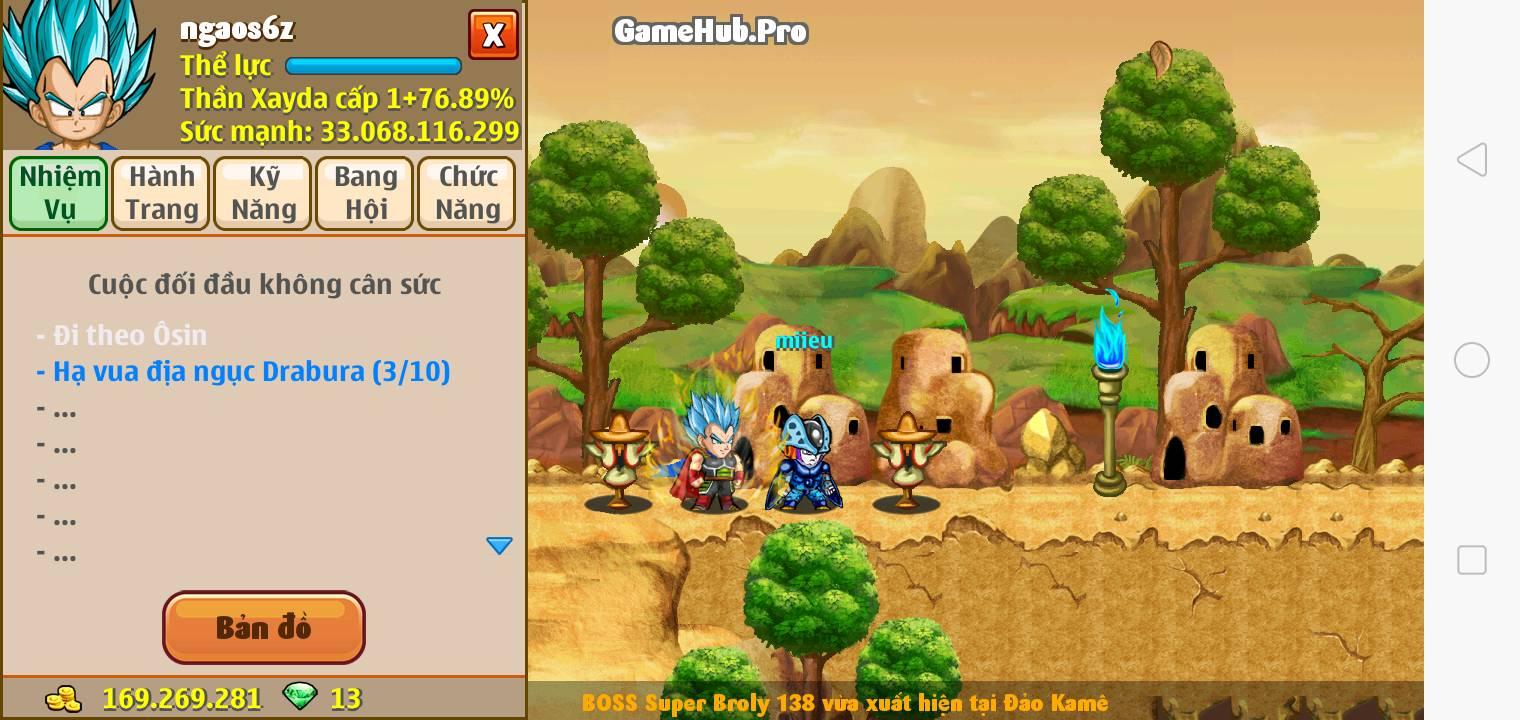Viewport: 1520px width, 720px height.
Task: Go to the Chức Năng tab
Action: click(x=467, y=193)
